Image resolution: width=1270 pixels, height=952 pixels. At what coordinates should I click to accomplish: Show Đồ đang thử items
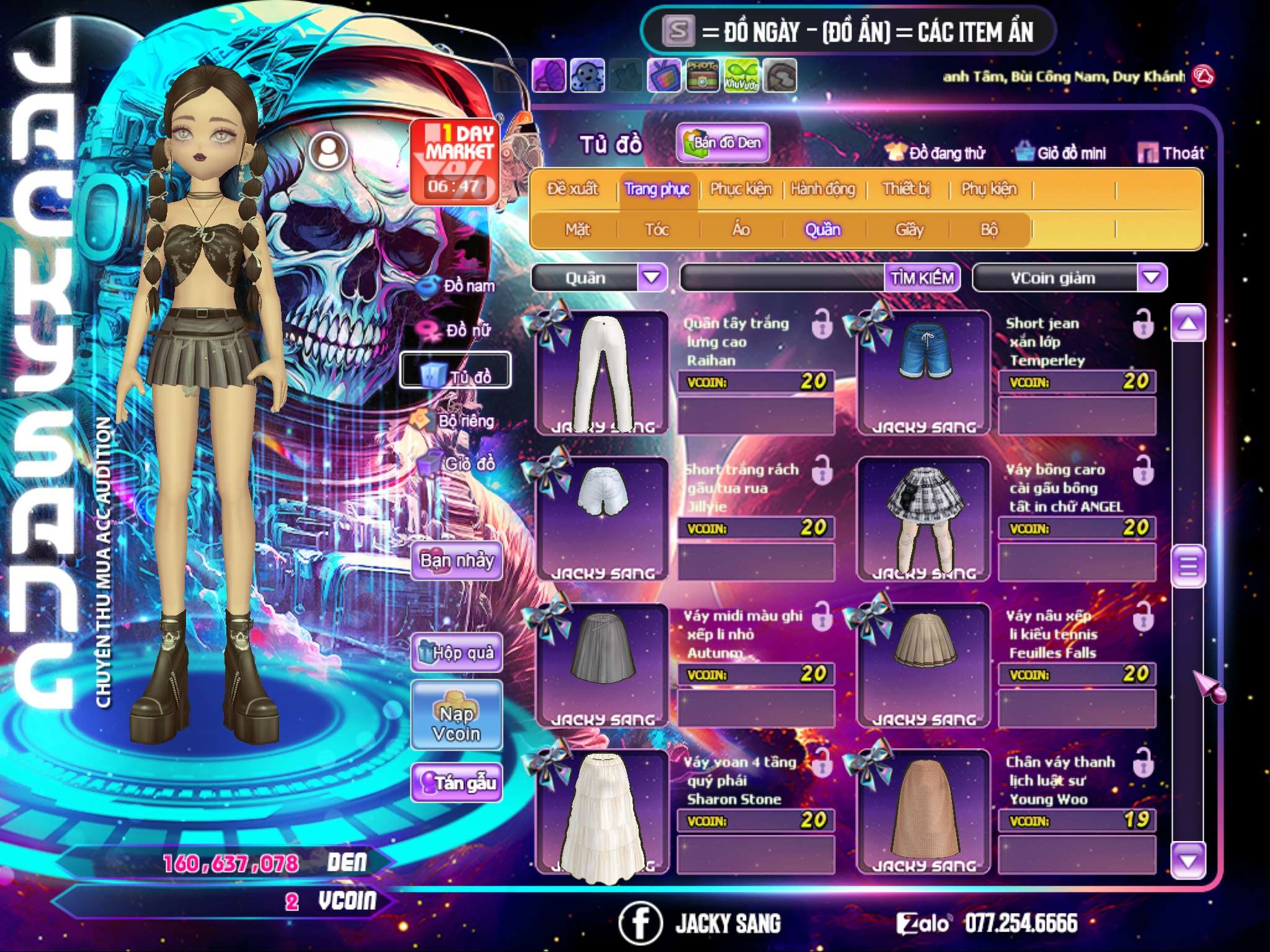pos(935,153)
